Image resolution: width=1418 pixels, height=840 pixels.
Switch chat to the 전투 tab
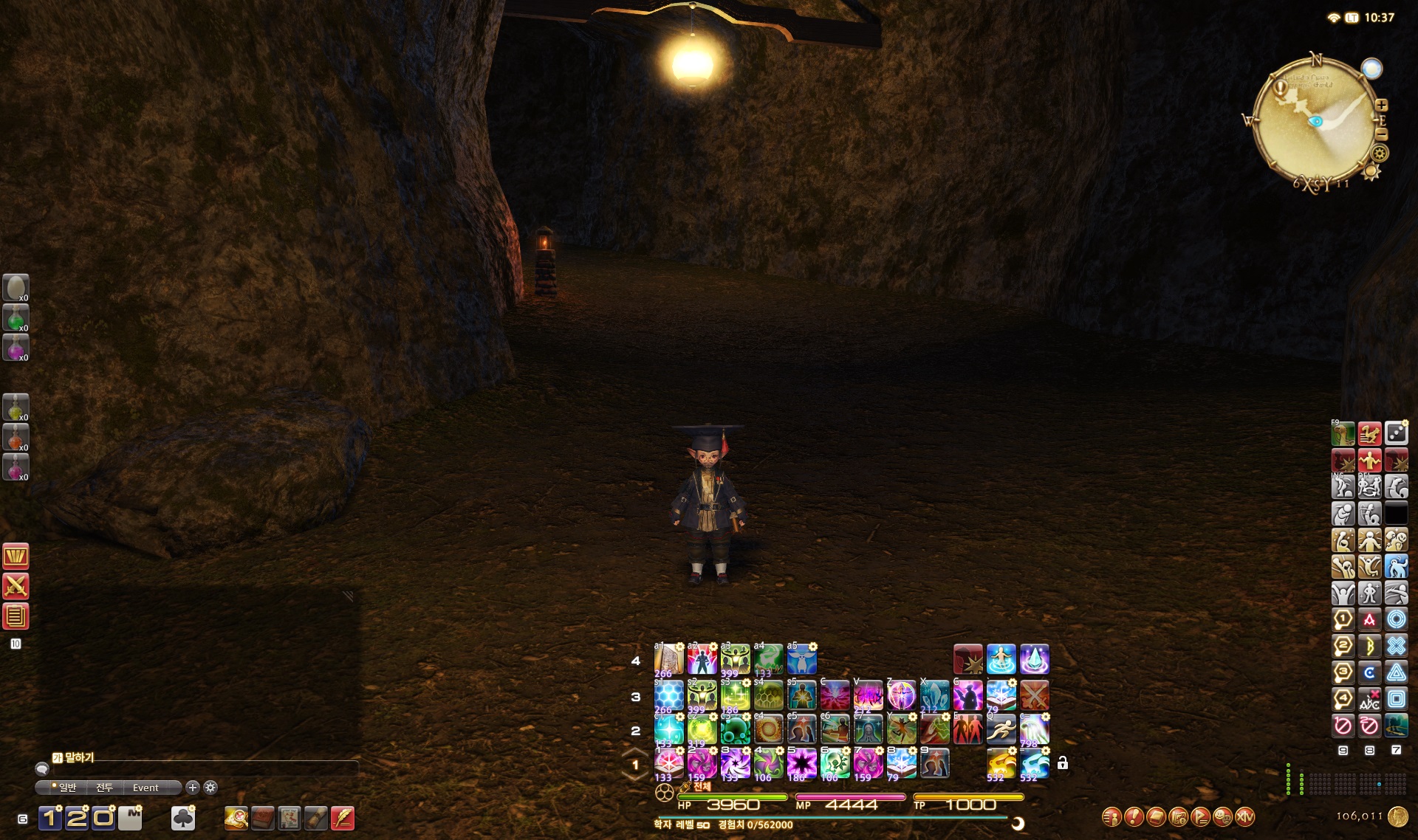coord(104,788)
